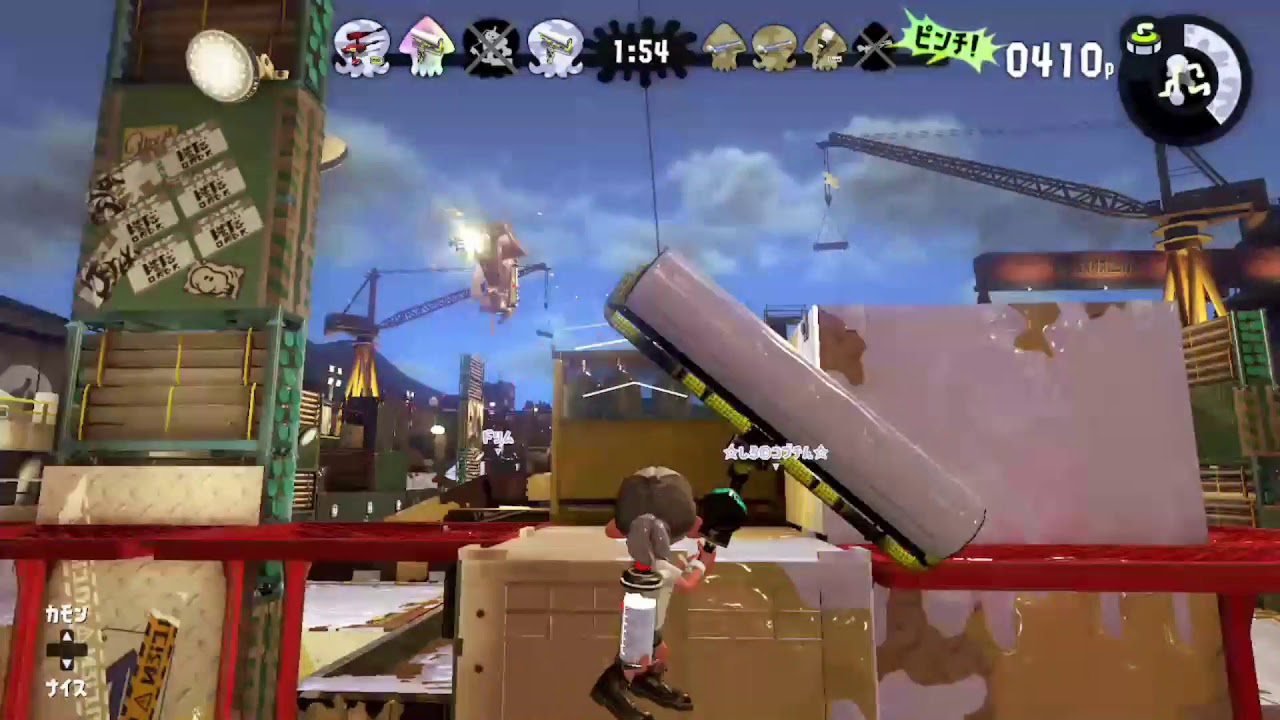Image resolution: width=1280 pixels, height=720 pixels.
Task: Click the Curling Bomb sub-weapon icon
Action: tap(1145, 42)
